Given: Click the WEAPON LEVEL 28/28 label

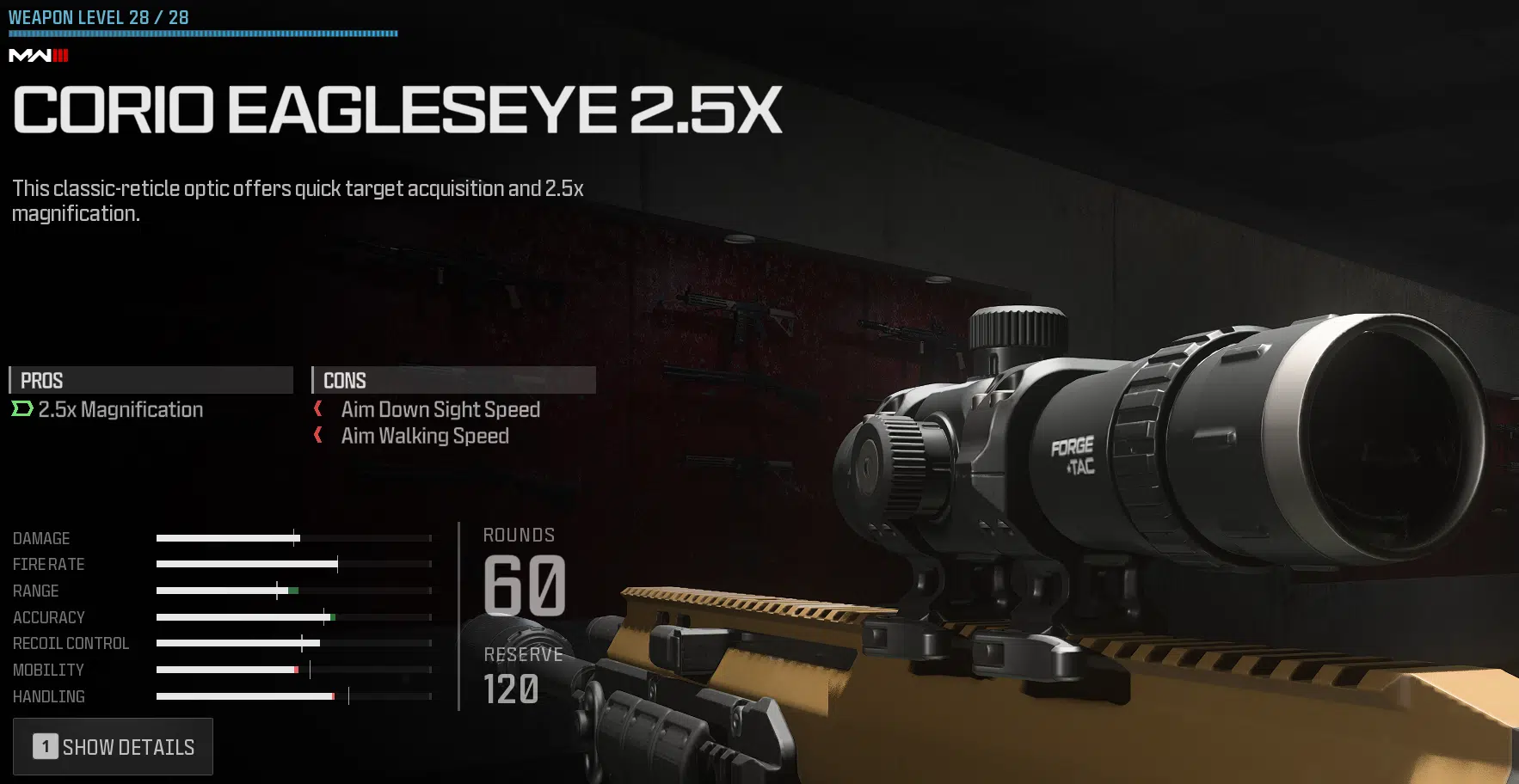Looking at the screenshot, I should [x=99, y=16].
